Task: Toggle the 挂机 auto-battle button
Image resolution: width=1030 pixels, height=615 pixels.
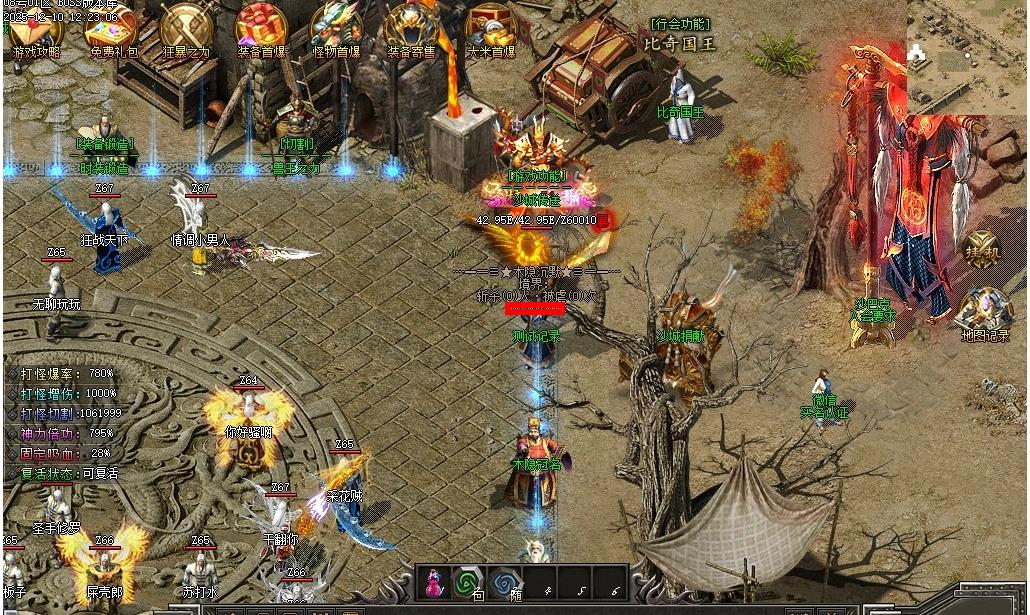Action: coord(981,250)
